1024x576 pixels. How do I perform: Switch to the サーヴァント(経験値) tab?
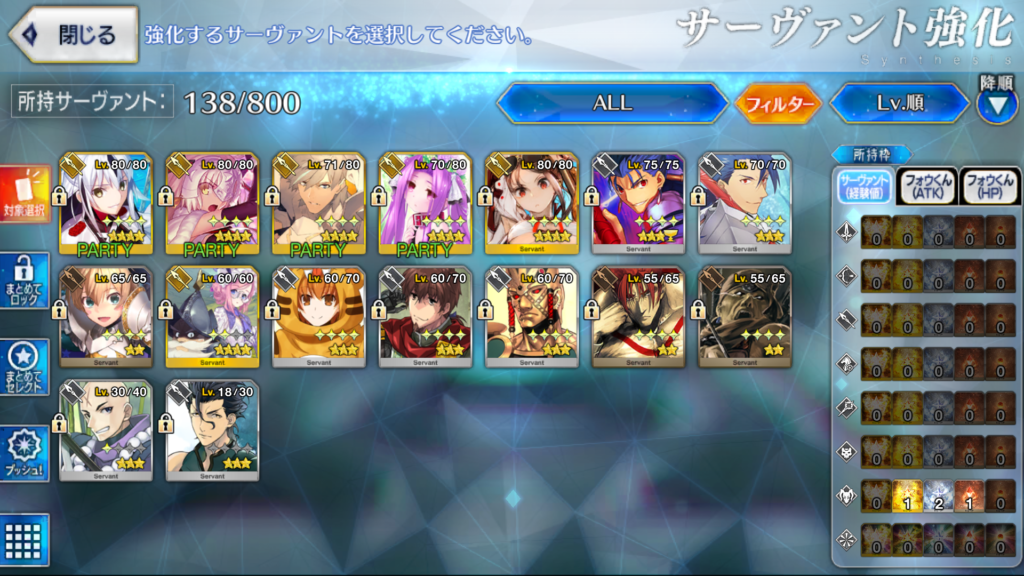click(864, 186)
